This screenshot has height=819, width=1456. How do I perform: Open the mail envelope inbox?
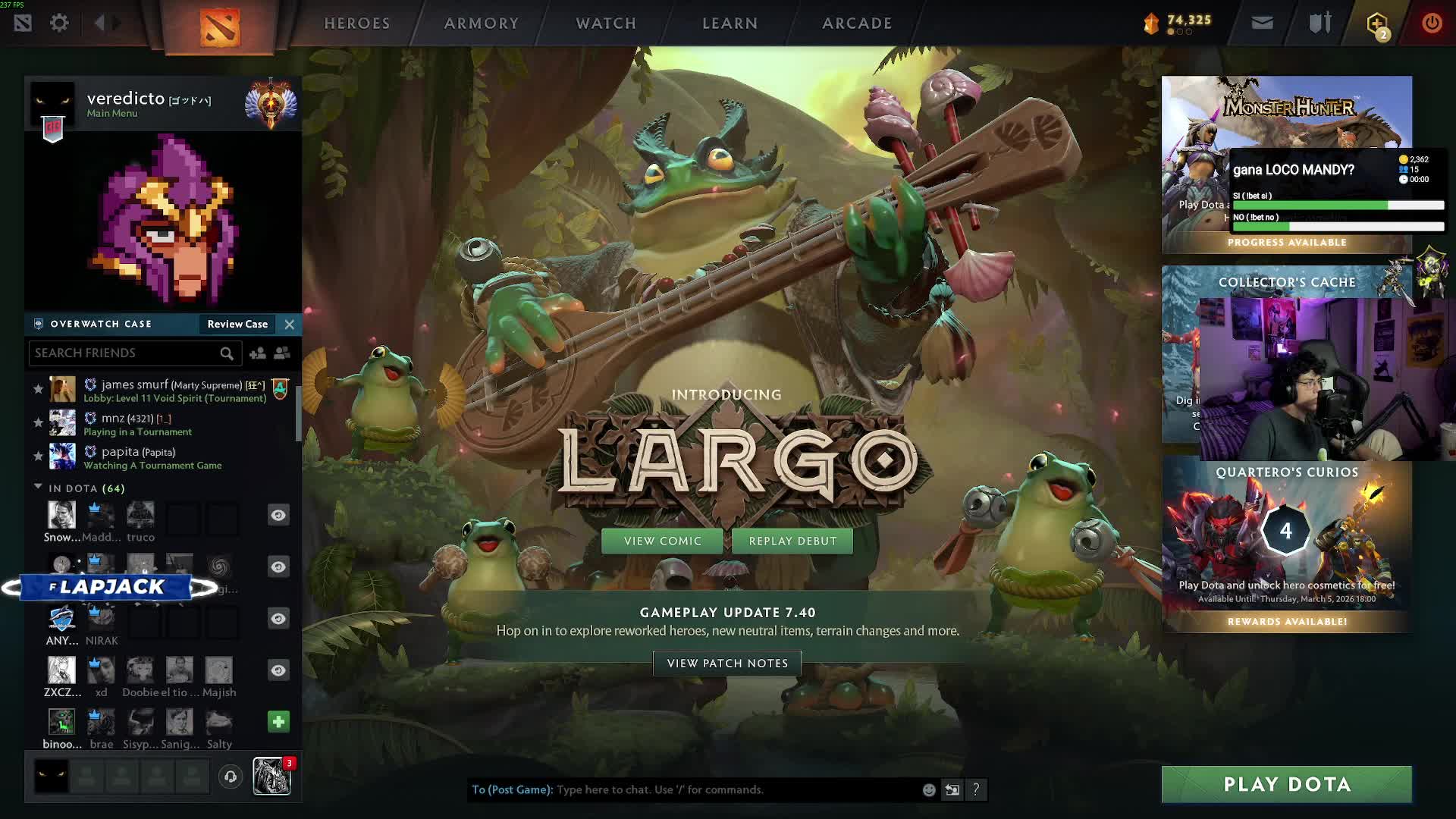coord(1262,24)
